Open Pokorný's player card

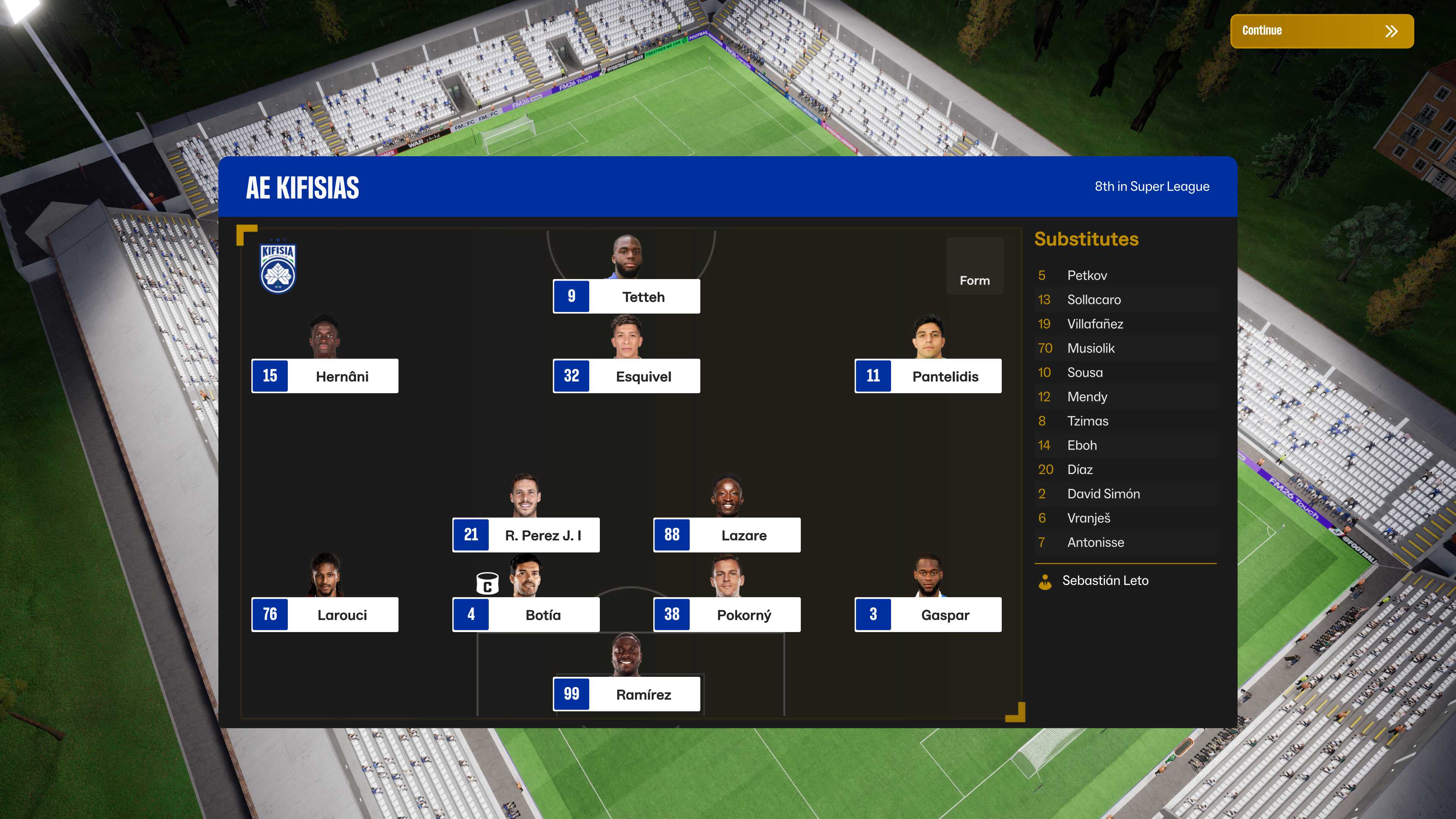pos(727,614)
